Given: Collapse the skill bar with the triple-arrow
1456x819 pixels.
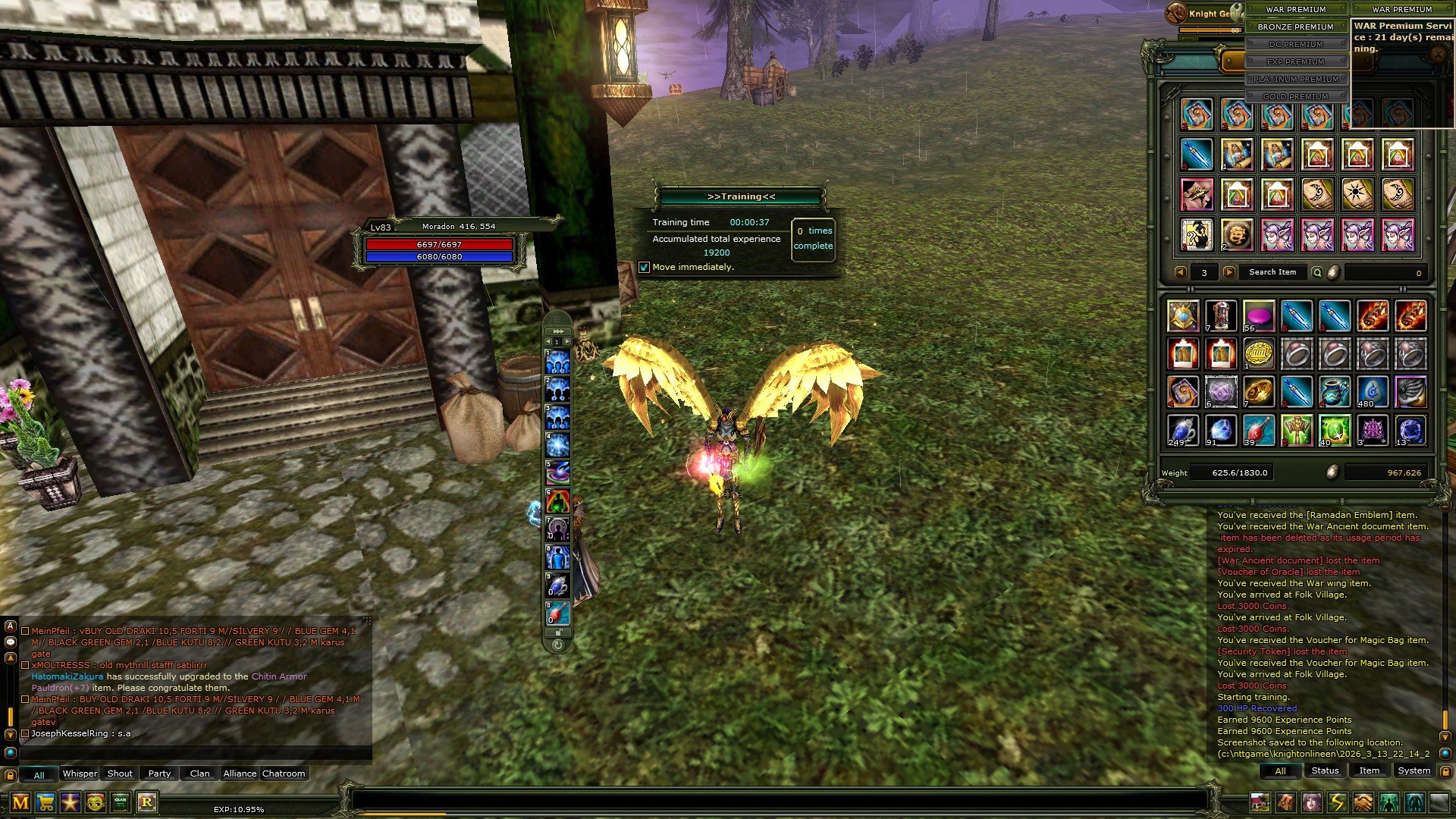Looking at the screenshot, I should pos(557,331).
